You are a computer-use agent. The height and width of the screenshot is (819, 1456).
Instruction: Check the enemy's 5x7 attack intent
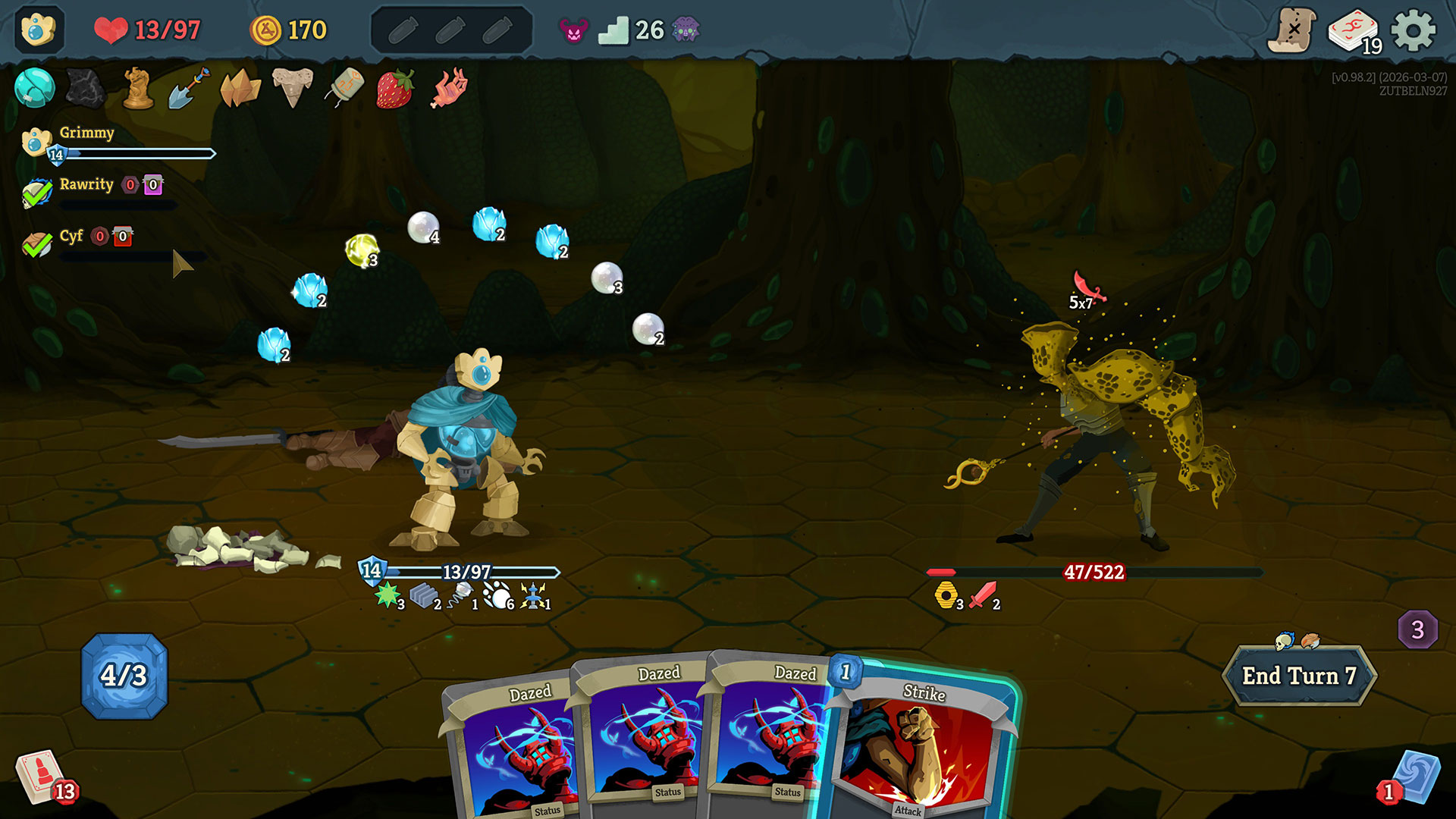[x=1086, y=292]
